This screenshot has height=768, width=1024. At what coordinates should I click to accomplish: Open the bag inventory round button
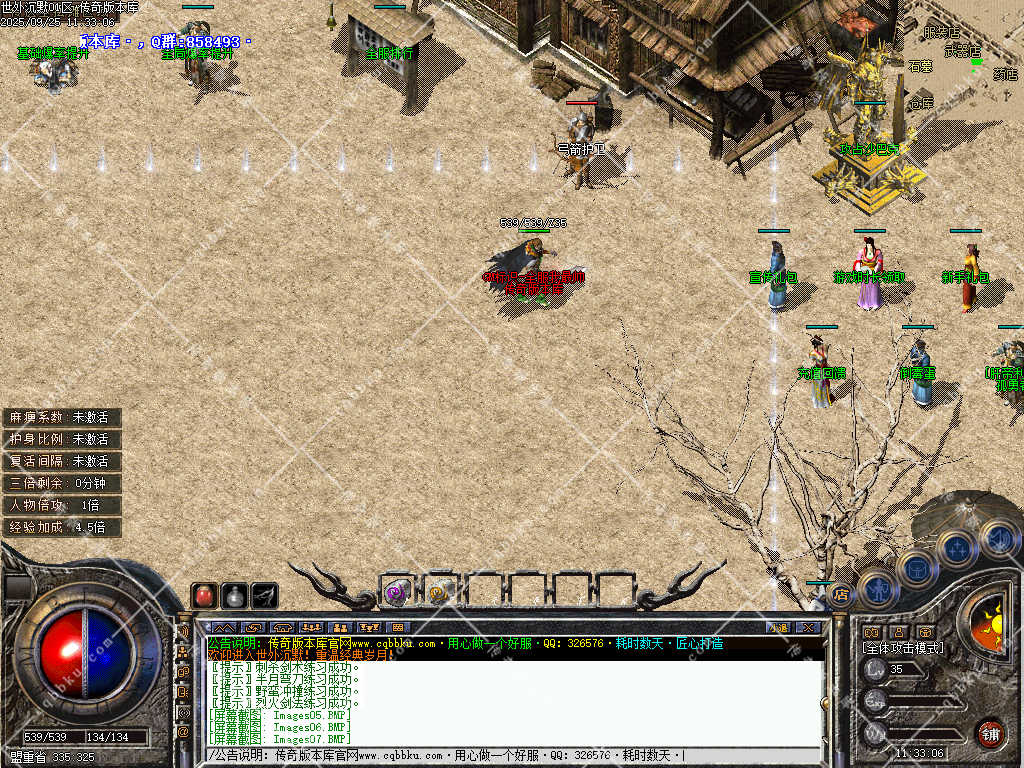(917, 568)
